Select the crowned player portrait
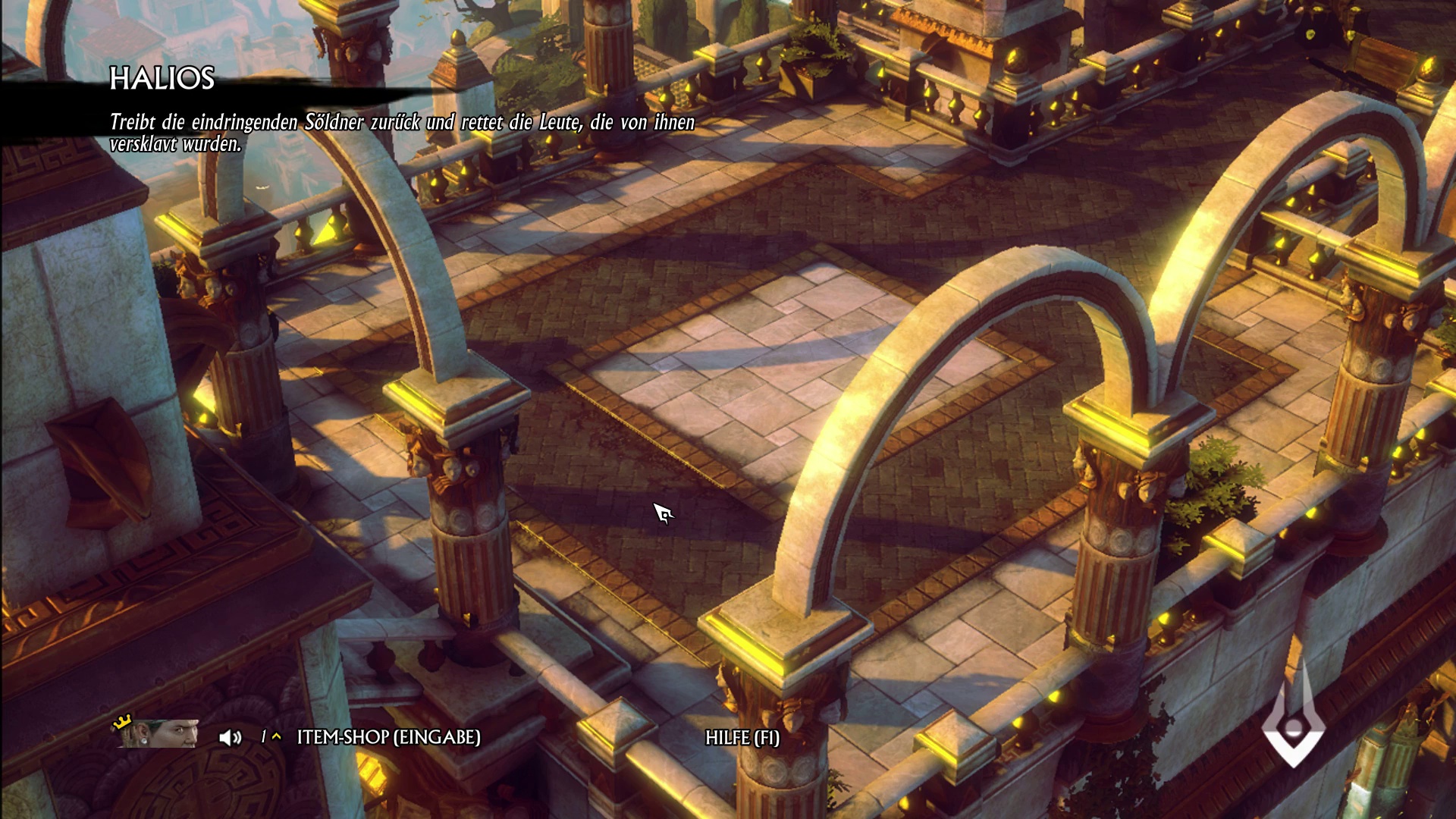Viewport: 1456px width, 819px height. (x=159, y=734)
